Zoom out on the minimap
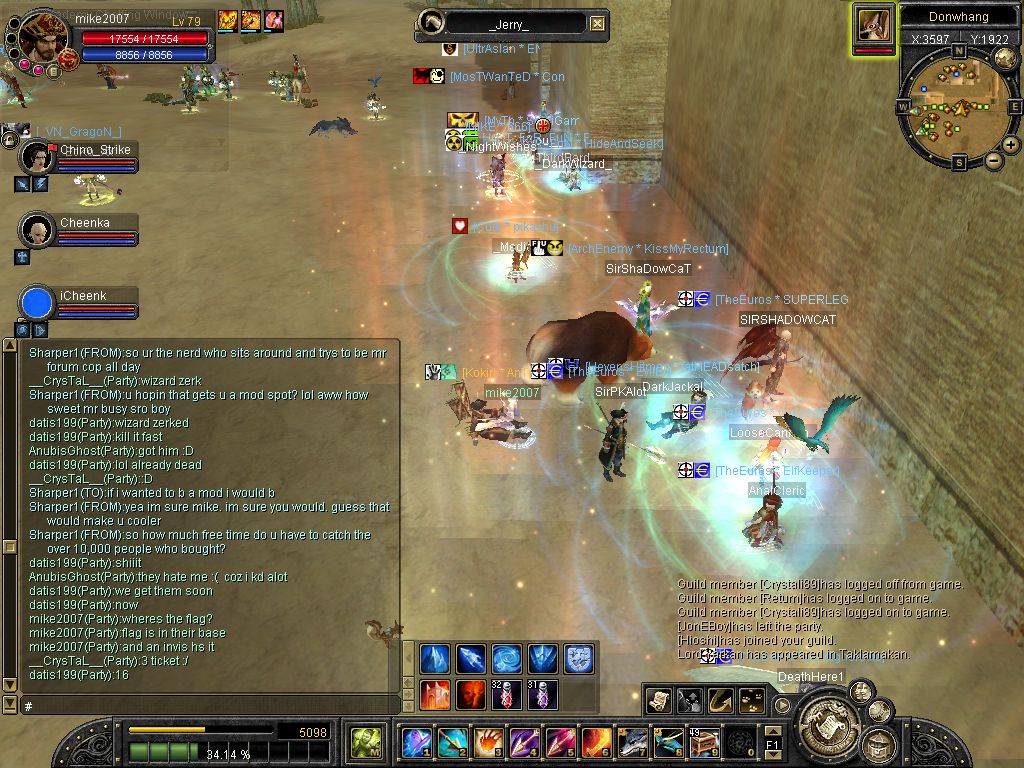The width and height of the screenshot is (1024, 768). pos(994,160)
